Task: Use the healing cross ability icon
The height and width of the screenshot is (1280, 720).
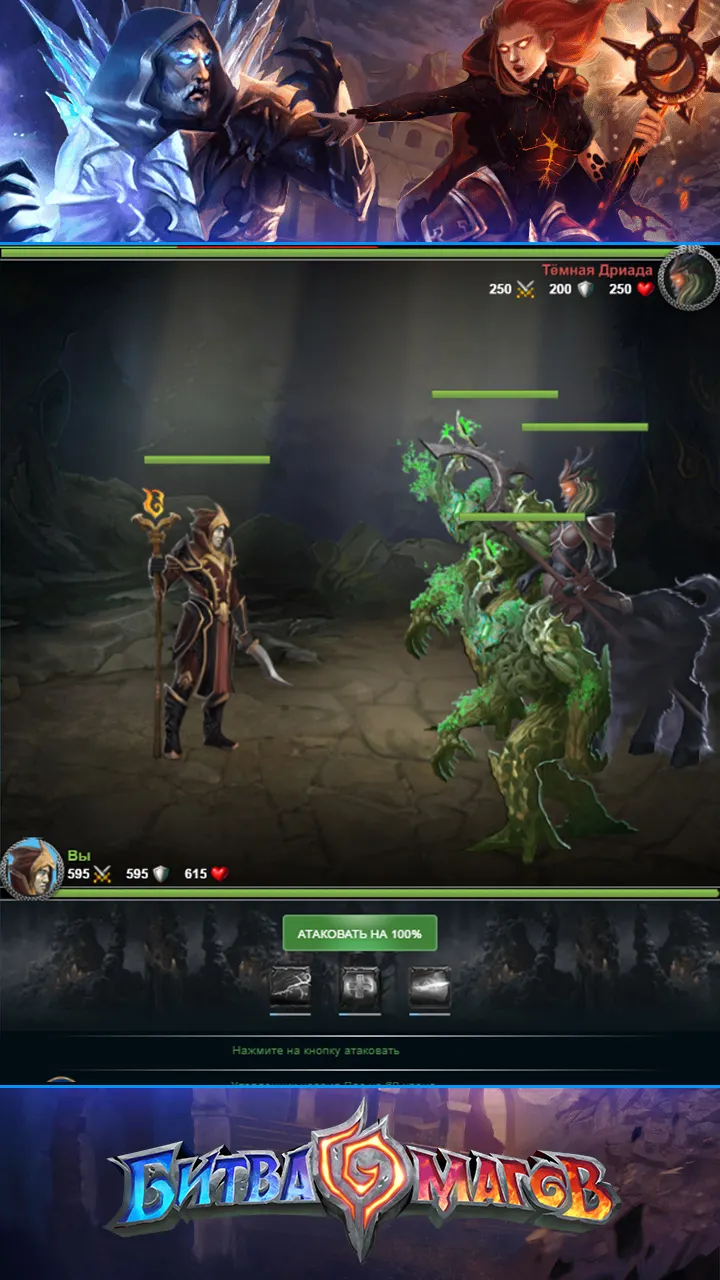Action: (x=360, y=987)
